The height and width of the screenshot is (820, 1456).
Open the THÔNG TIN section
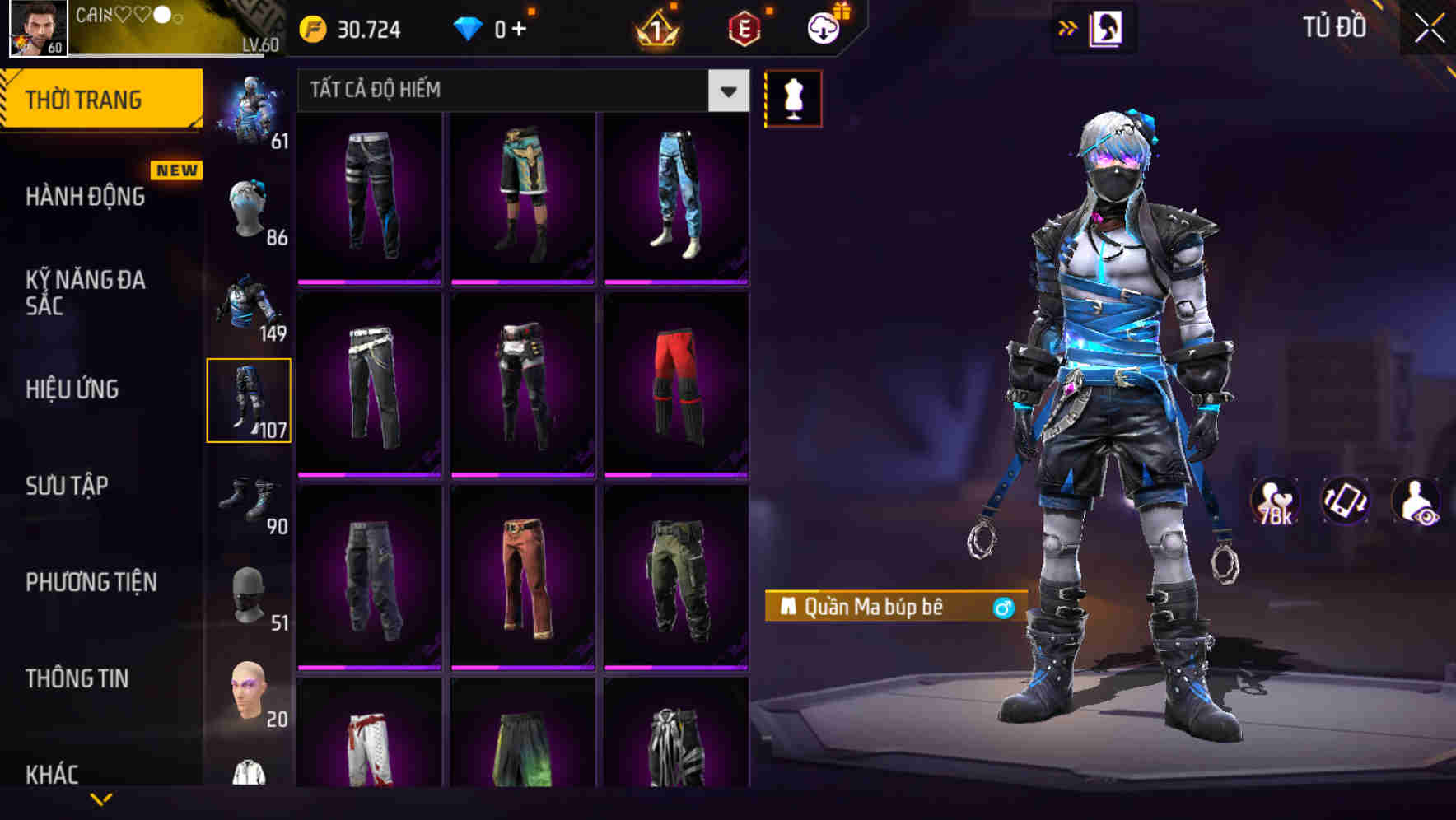point(77,678)
